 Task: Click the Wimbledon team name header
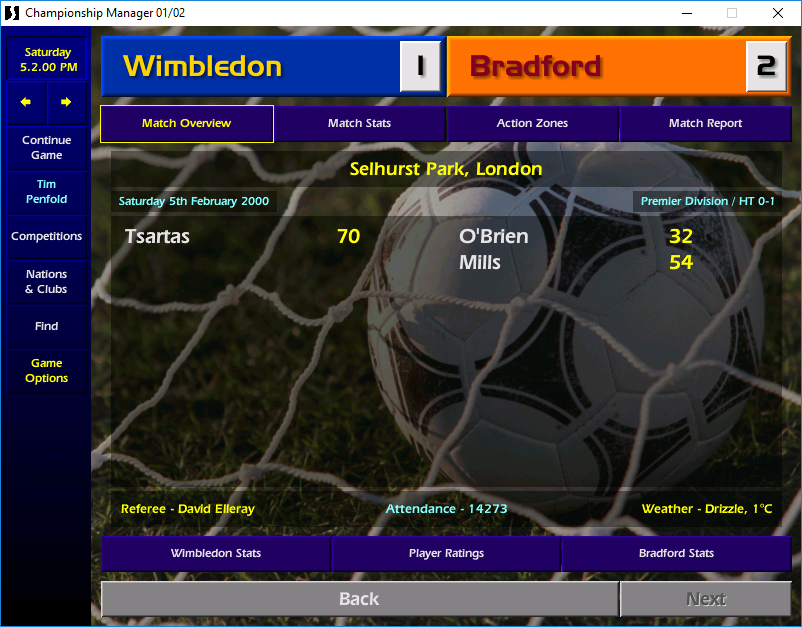coord(203,67)
